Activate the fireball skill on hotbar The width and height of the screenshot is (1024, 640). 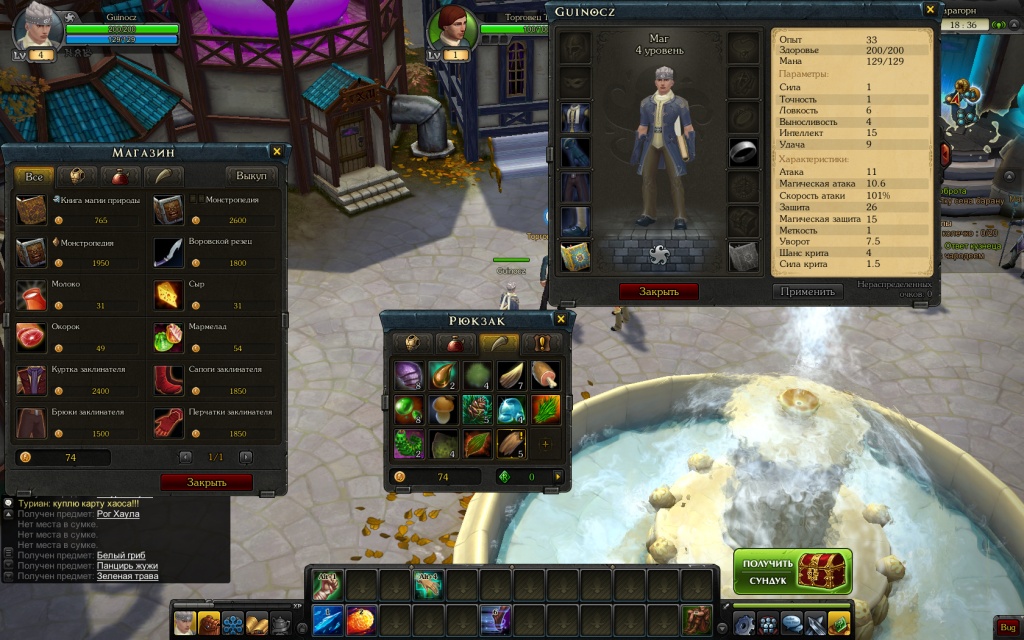(x=361, y=621)
